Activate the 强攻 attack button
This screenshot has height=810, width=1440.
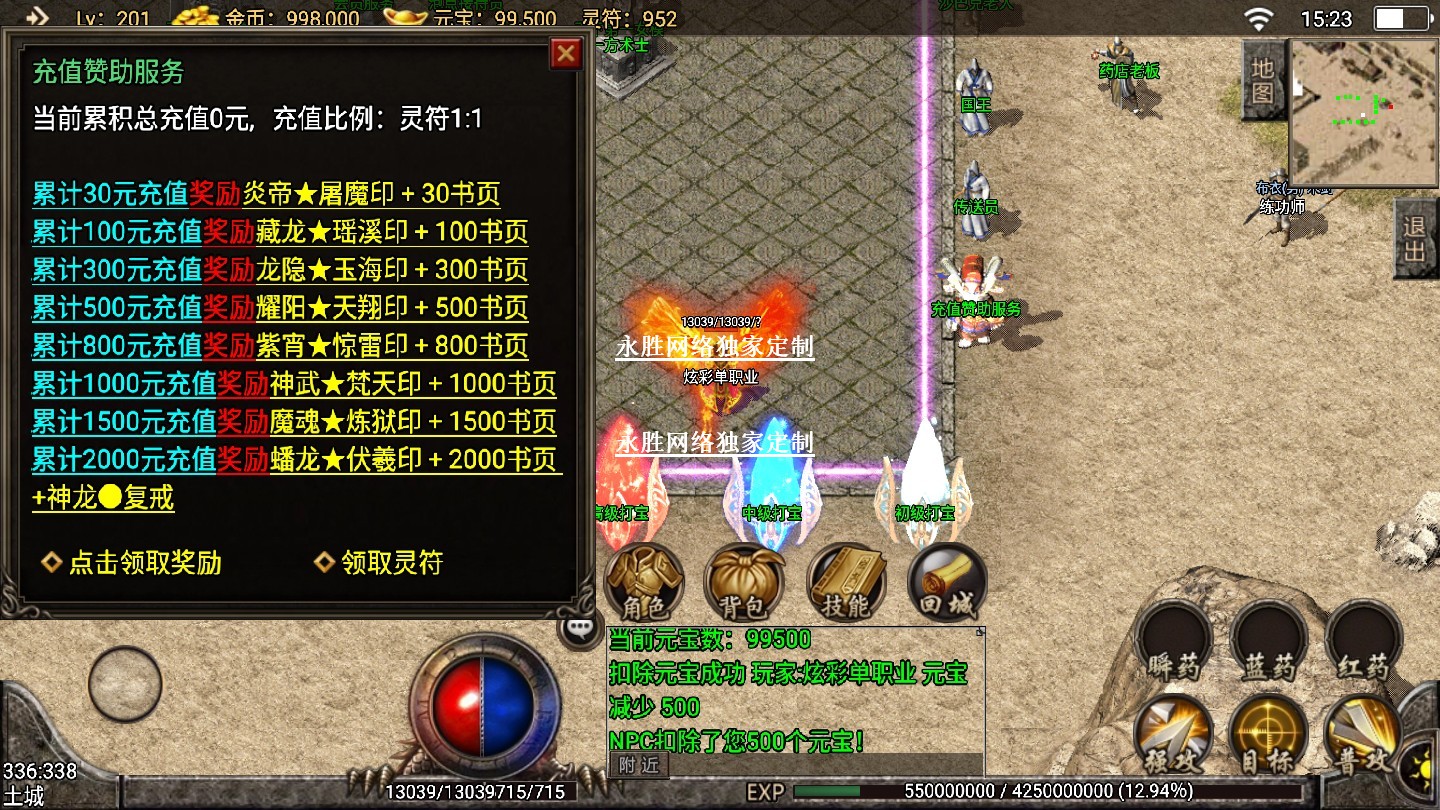1173,735
